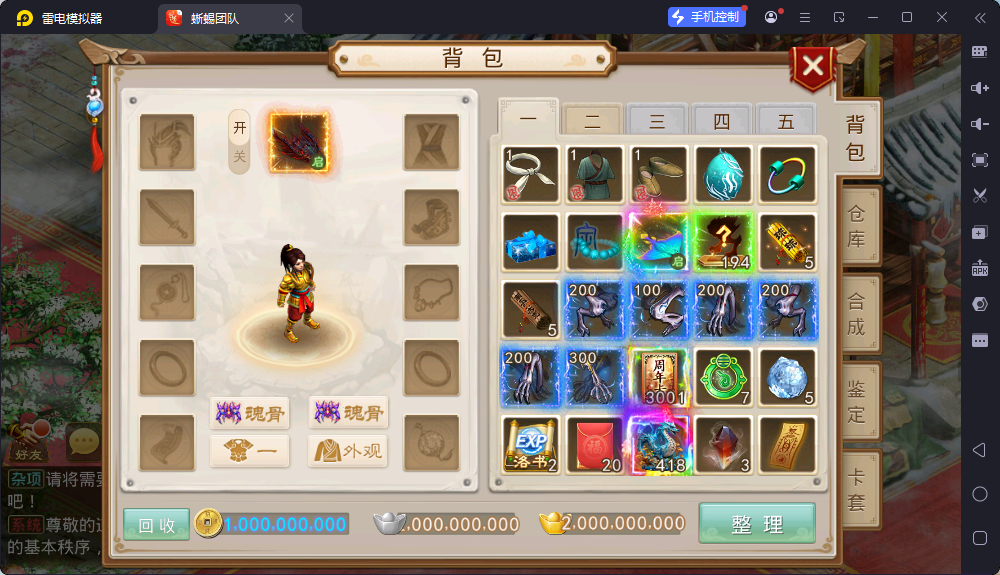Image resolution: width=1000 pixels, height=575 pixels.
Task: Open the 外观 appearance button
Action: [x=348, y=451]
